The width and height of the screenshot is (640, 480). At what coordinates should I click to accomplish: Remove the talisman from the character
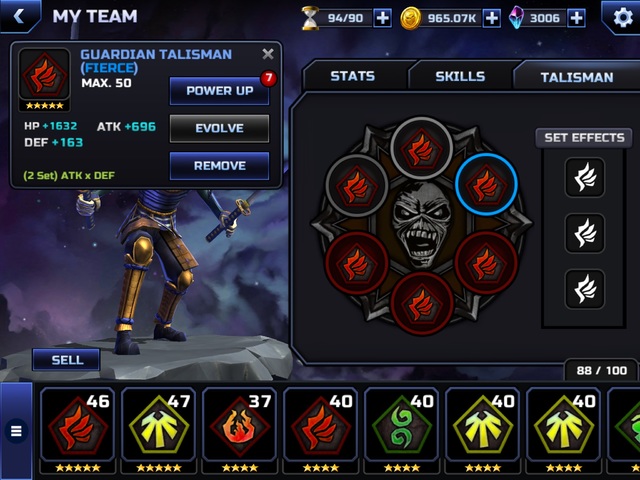click(219, 166)
